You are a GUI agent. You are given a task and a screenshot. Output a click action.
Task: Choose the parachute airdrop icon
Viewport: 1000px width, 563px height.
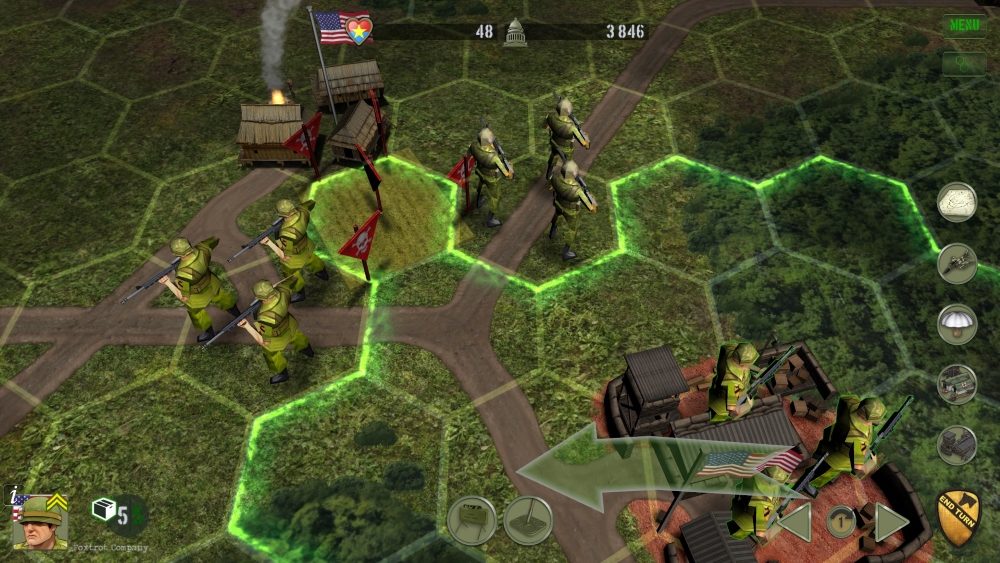tap(957, 324)
